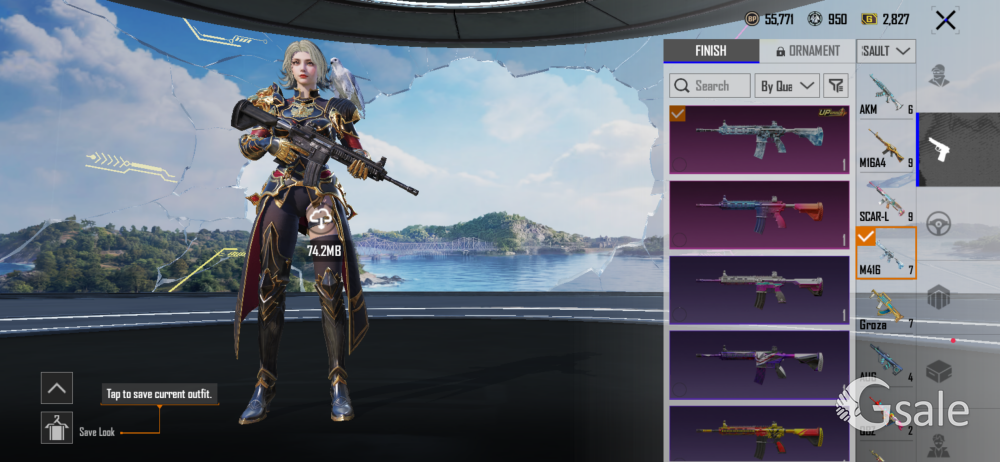Close the inventory screen with the X
The height and width of the screenshot is (462, 1000).
944,20
